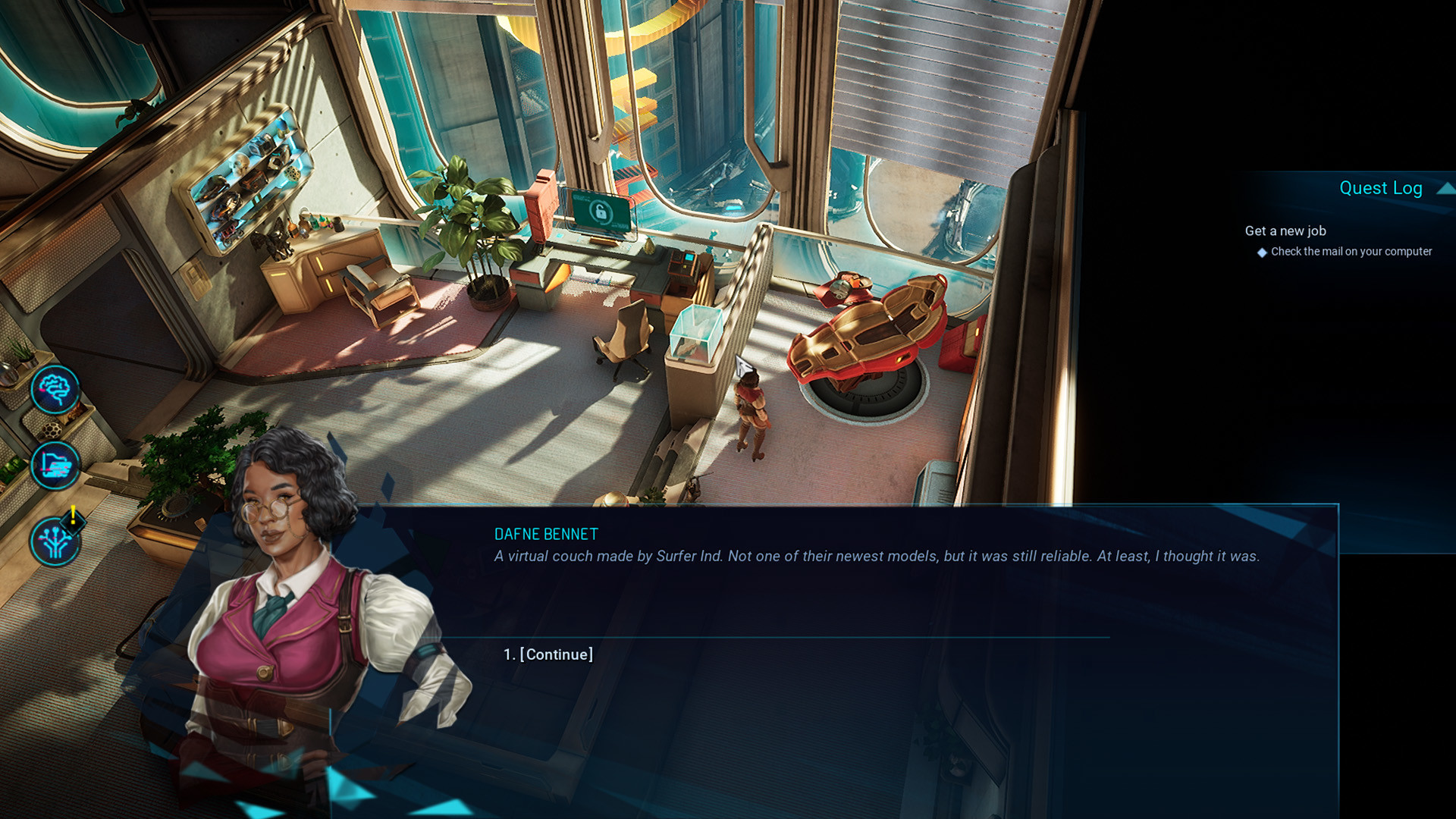
Task: Open the Quest Log header
Action: tap(1381, 187)
